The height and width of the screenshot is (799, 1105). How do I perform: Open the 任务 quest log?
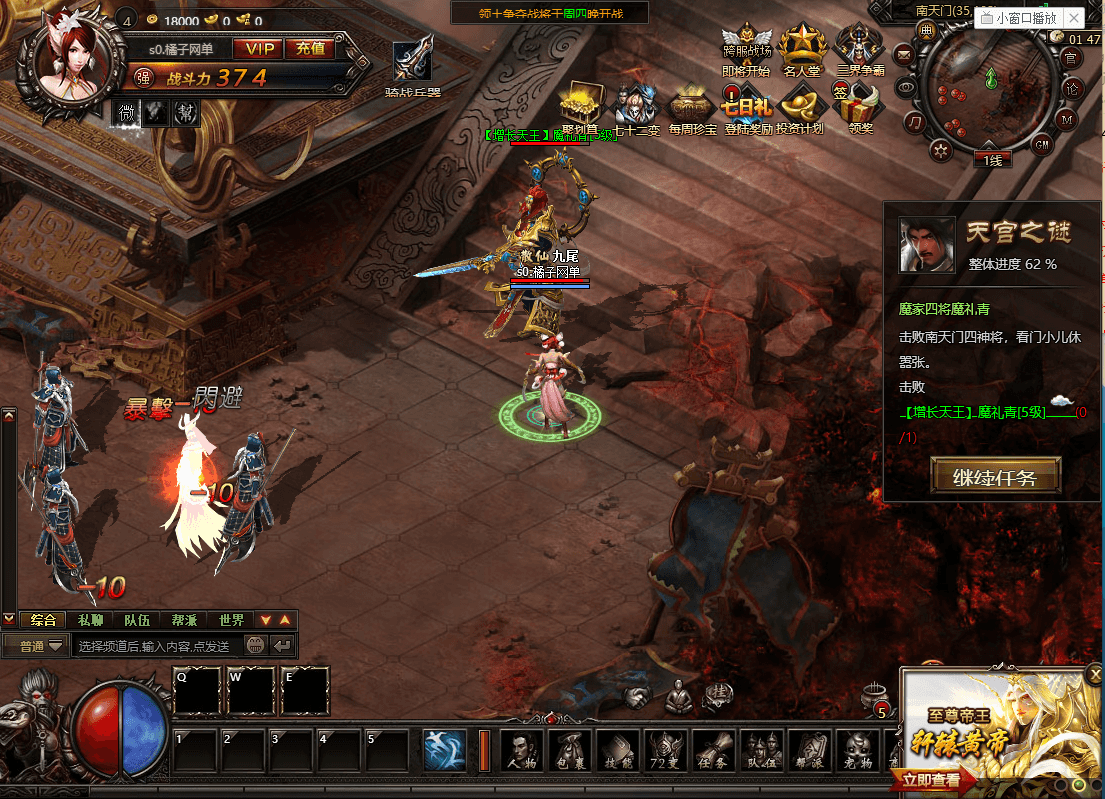715,750
